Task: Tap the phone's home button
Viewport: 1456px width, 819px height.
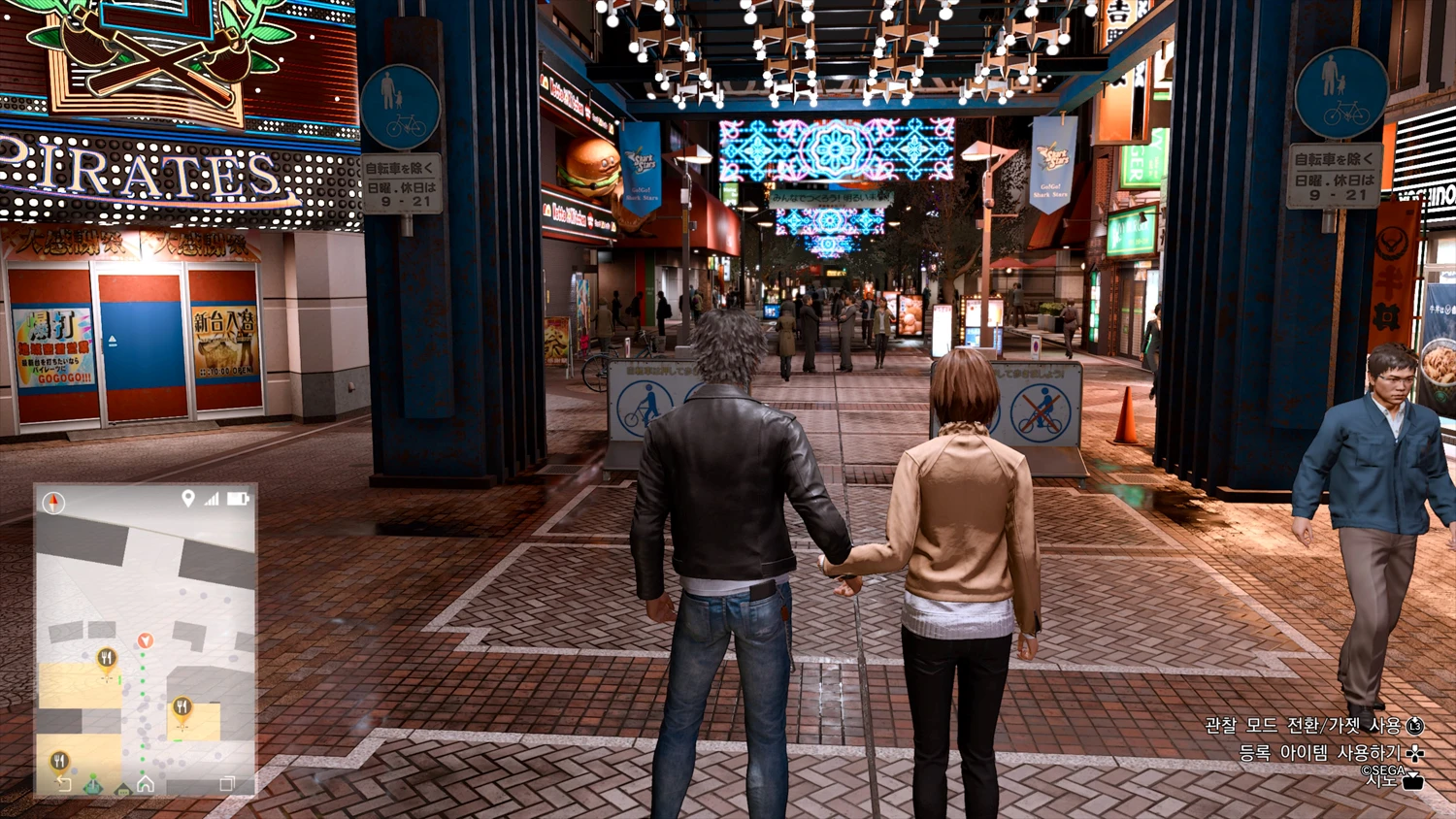Action: pyautogui.click(x=146, y=784)
